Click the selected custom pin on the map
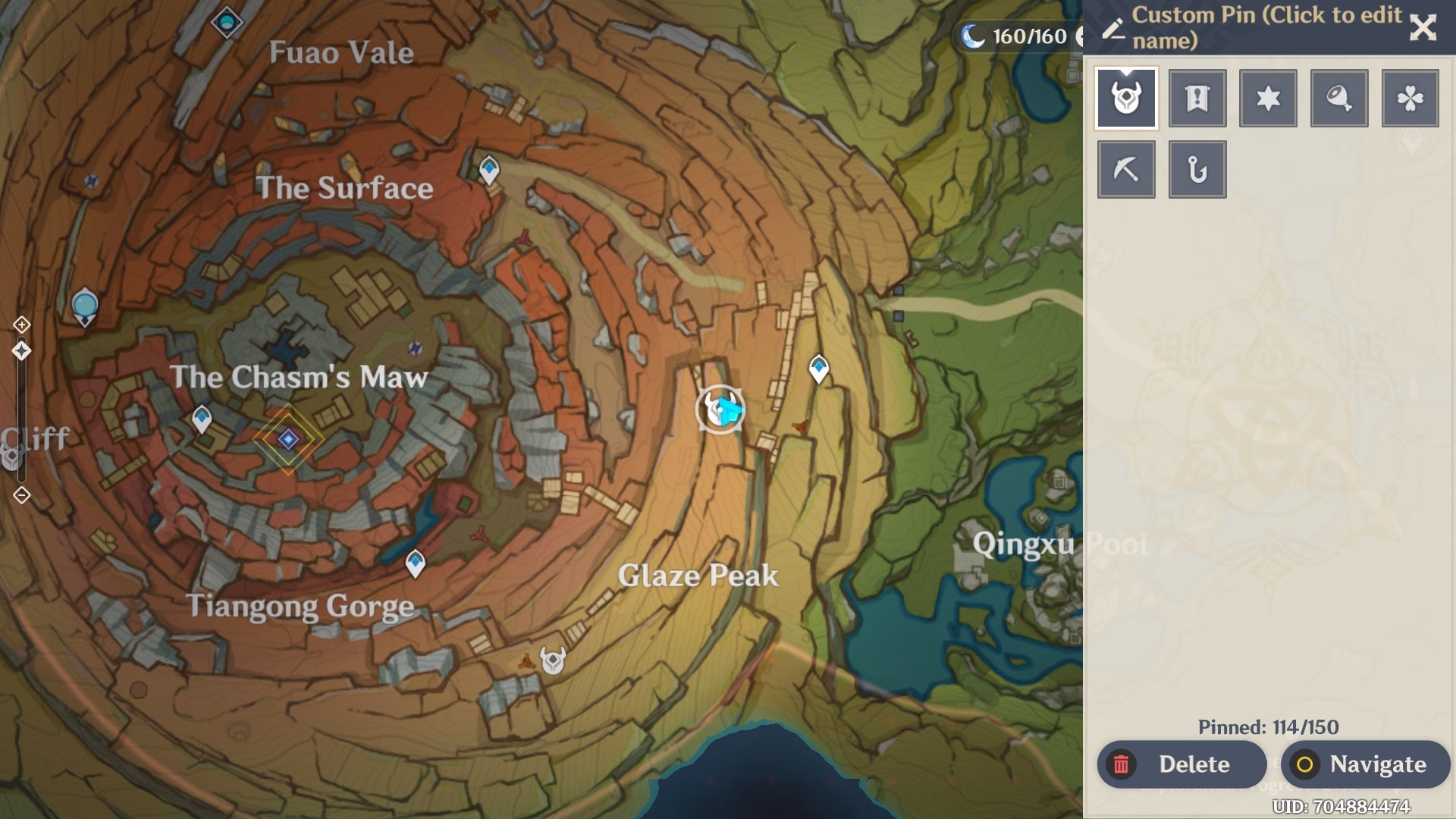The image size is (1456, 819). pyautogui.click(x=719, y=409)
